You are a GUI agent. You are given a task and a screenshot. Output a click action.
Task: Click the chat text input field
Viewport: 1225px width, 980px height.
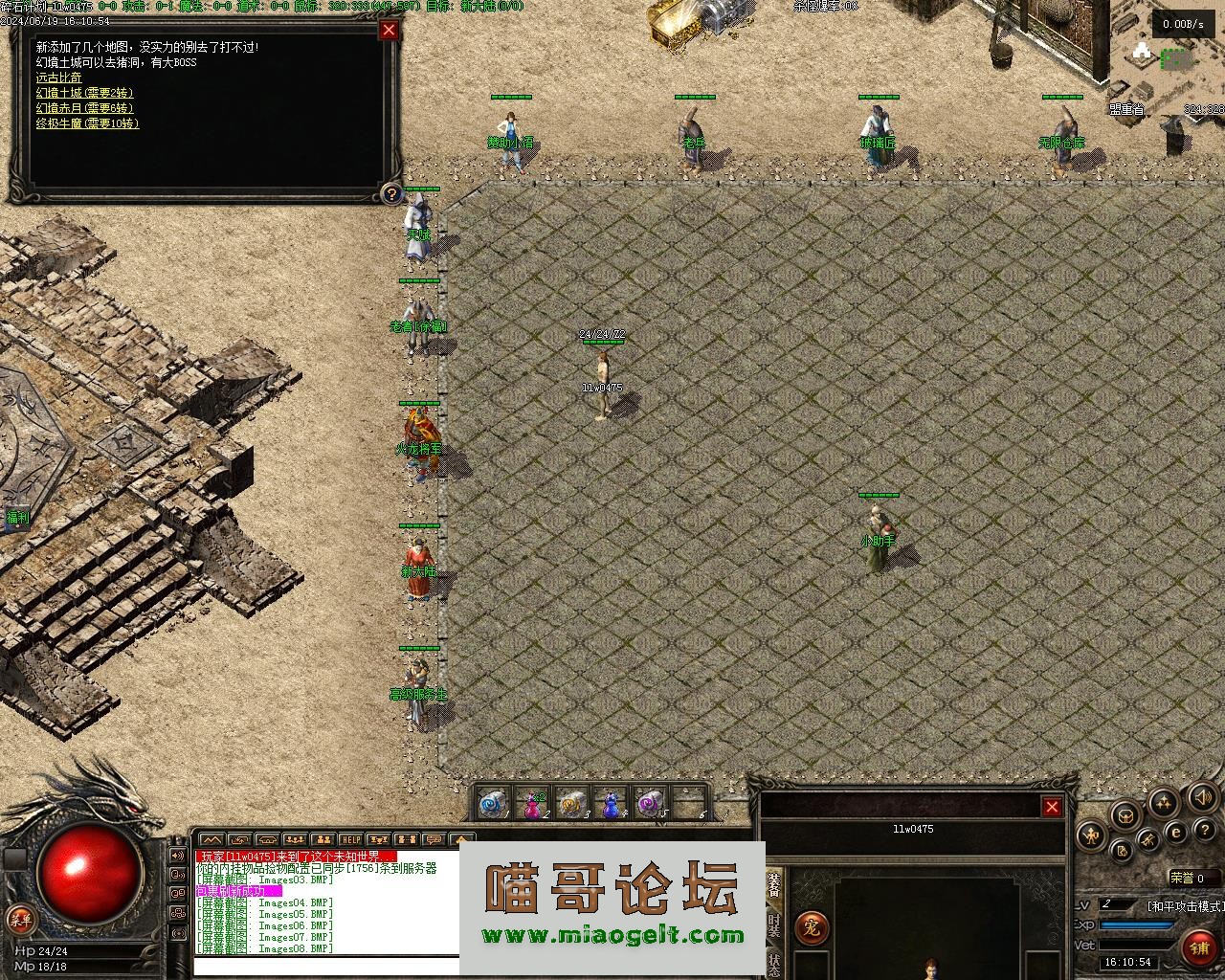[x=325, y=965]
